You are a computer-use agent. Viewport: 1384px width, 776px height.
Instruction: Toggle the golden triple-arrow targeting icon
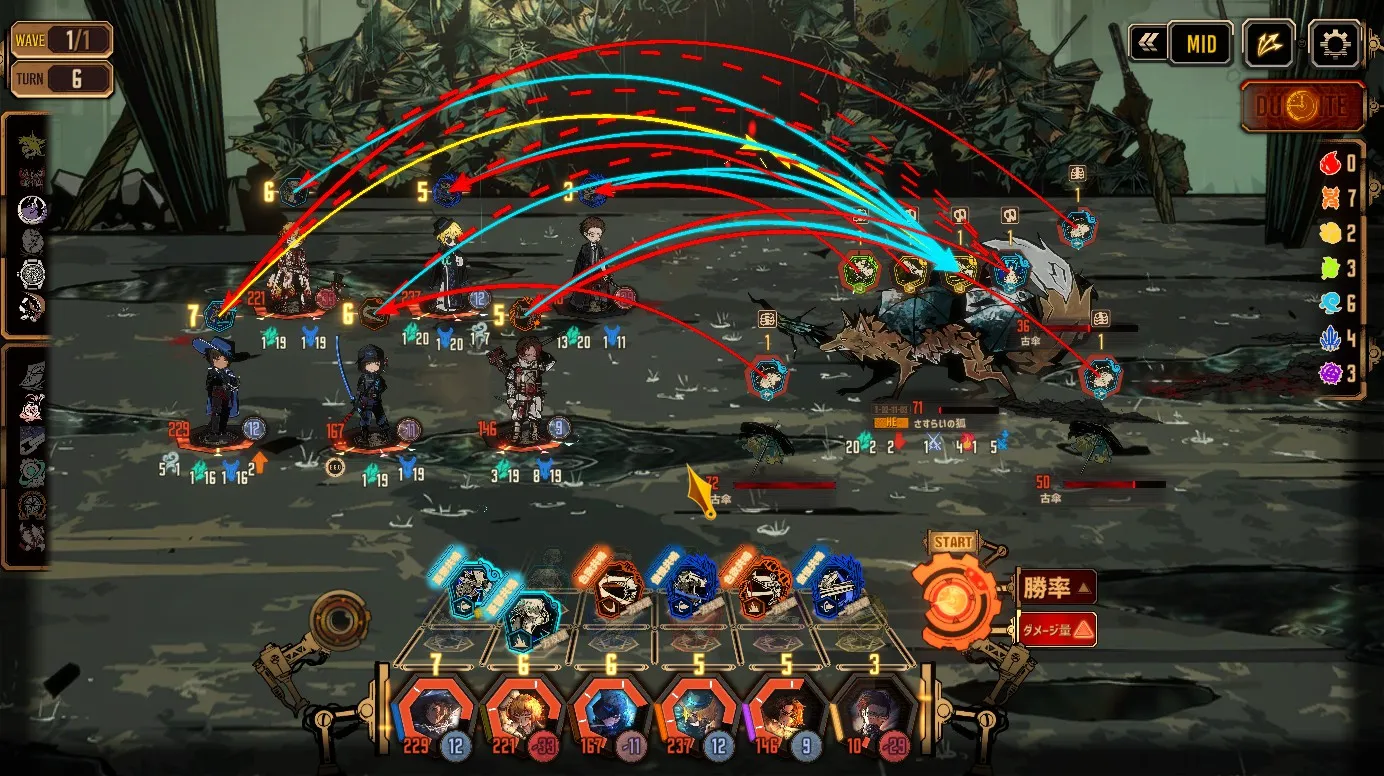point(1269,44)
